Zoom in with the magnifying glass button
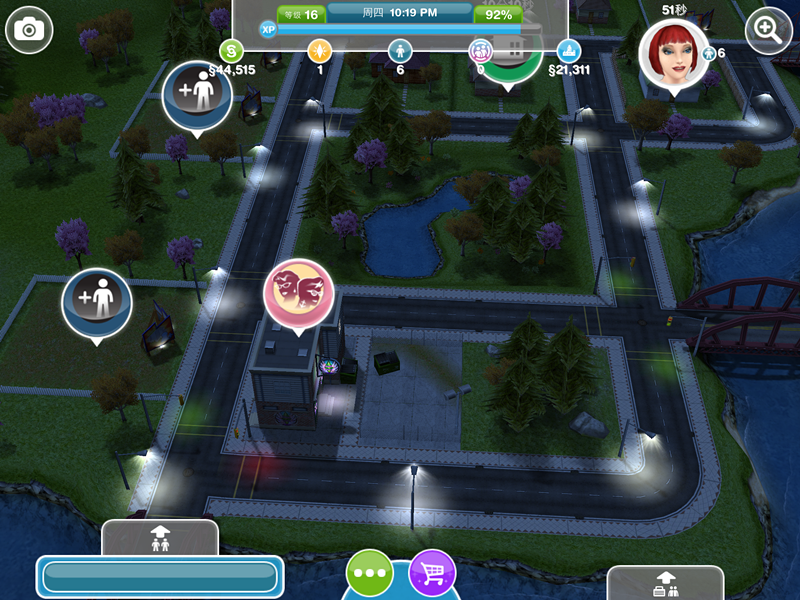Viewport: 800px width, 600px height. tap(769, 30)
